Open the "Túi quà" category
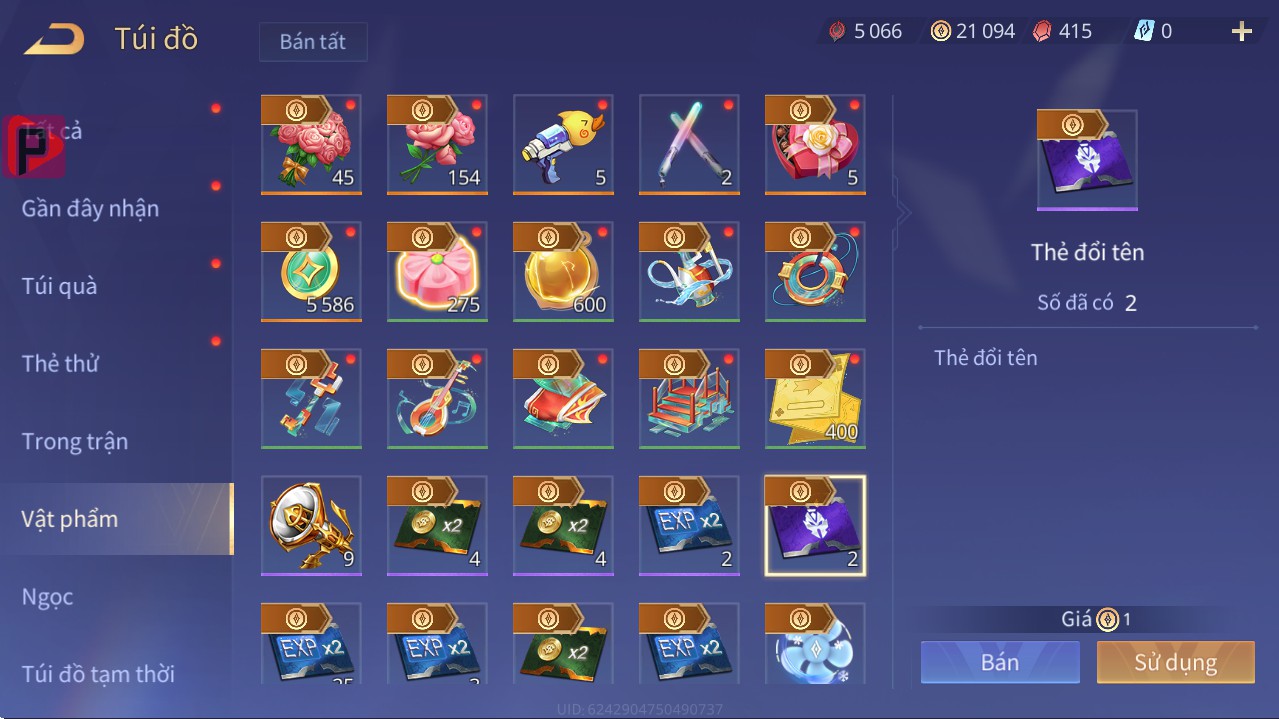This screenshot has width=1279, height=719. [60, 286]
